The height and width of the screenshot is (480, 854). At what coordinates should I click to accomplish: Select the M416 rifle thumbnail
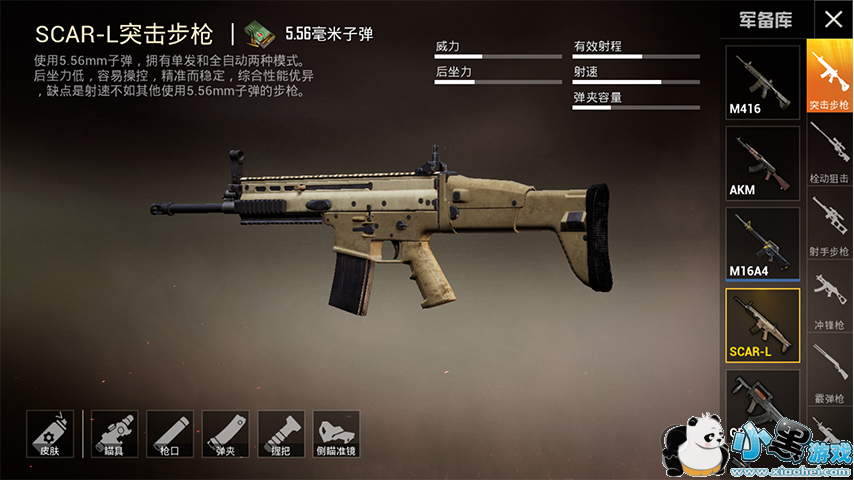click(762, 82)
